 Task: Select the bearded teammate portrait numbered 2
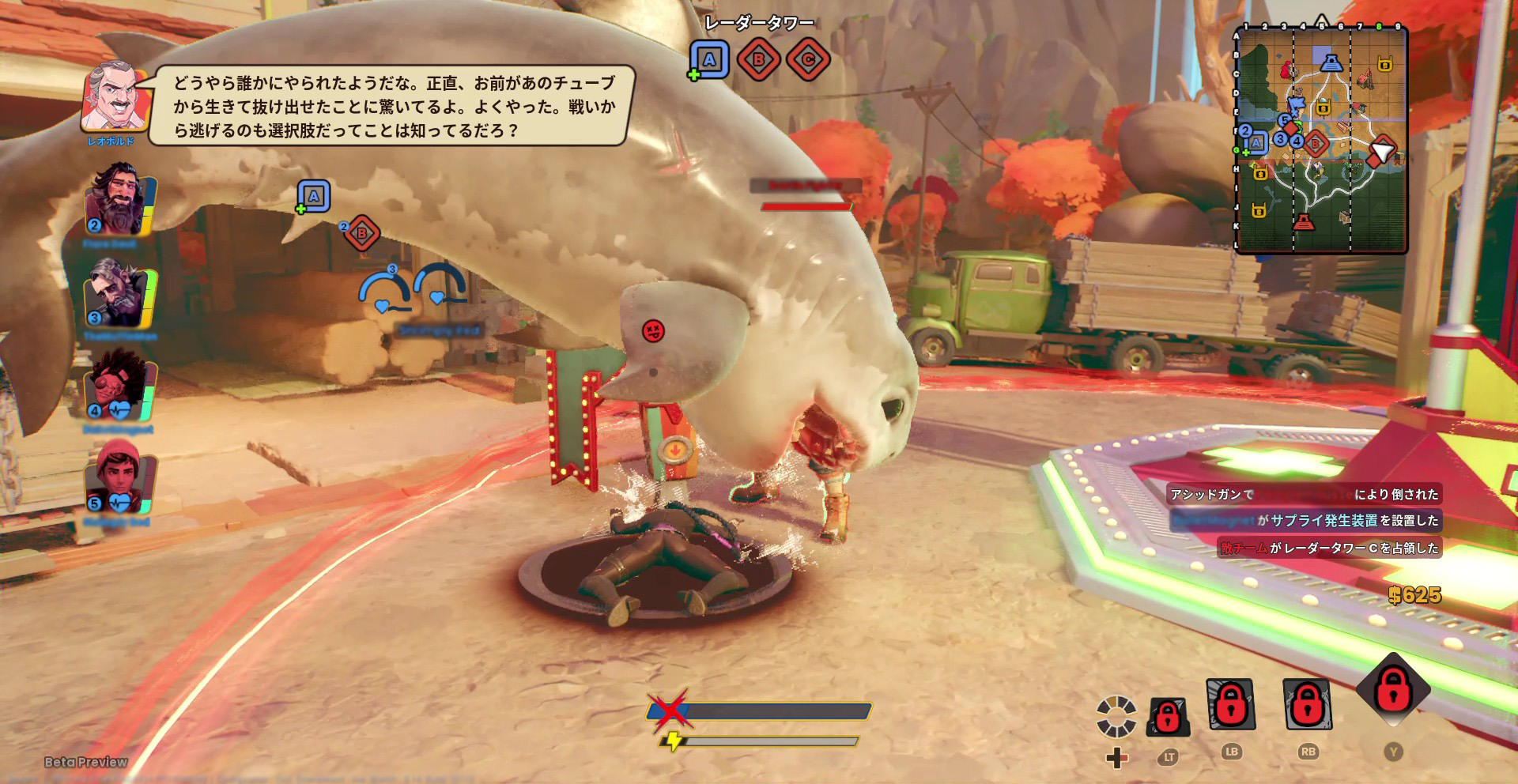pos(119,198)
